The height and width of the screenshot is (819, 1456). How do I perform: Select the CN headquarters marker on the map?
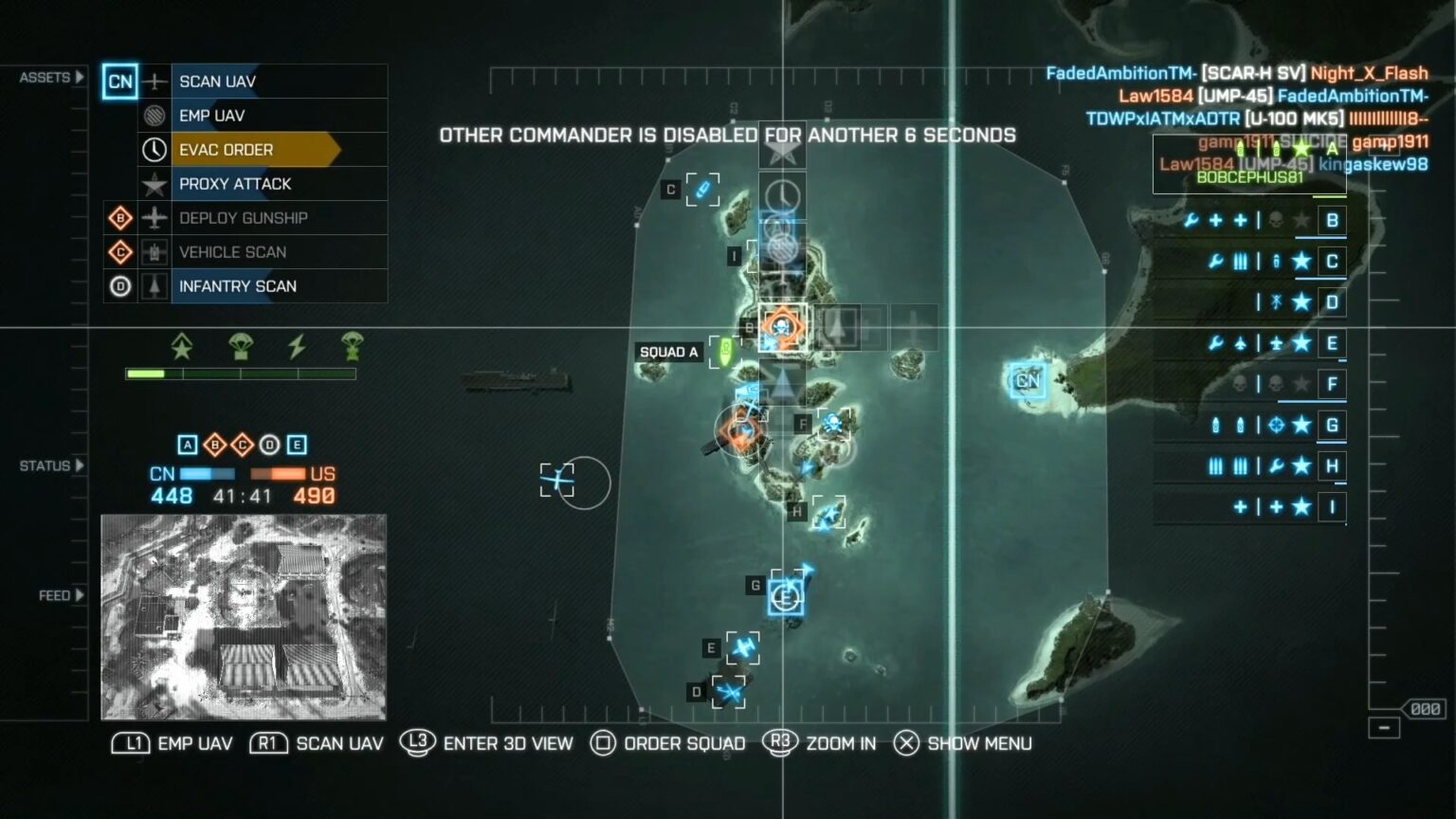pos(1026,381)
